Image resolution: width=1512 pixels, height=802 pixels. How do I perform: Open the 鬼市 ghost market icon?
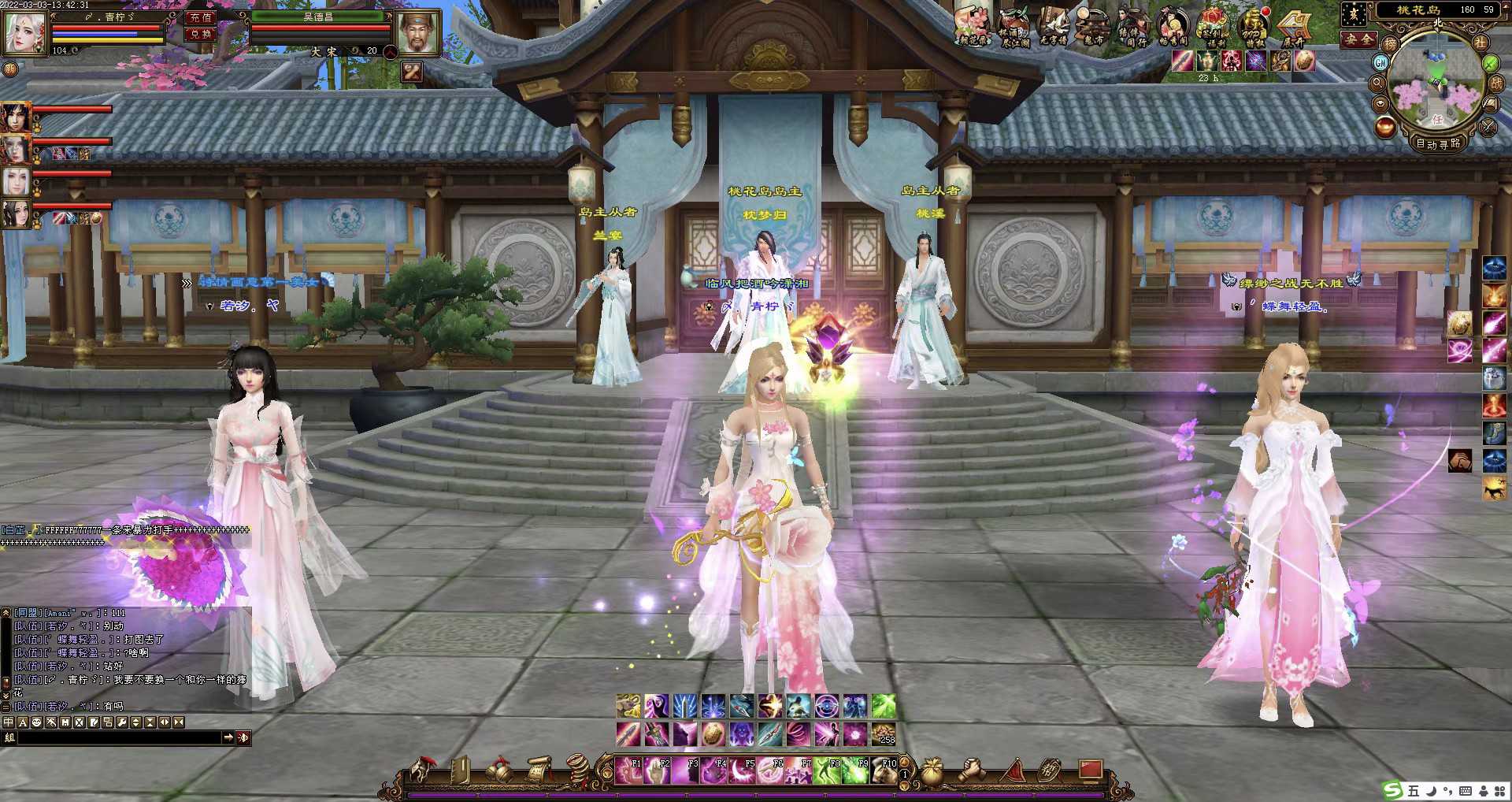tap(1094, 25)
